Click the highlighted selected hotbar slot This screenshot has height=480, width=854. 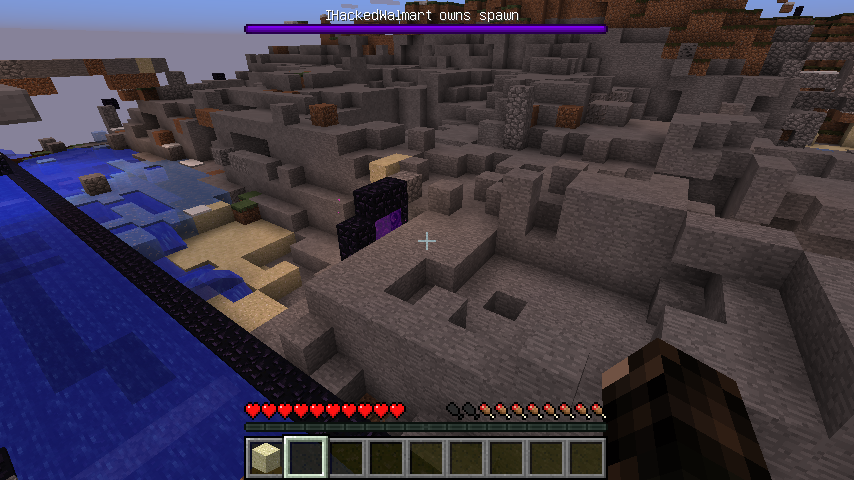(305, 458)
